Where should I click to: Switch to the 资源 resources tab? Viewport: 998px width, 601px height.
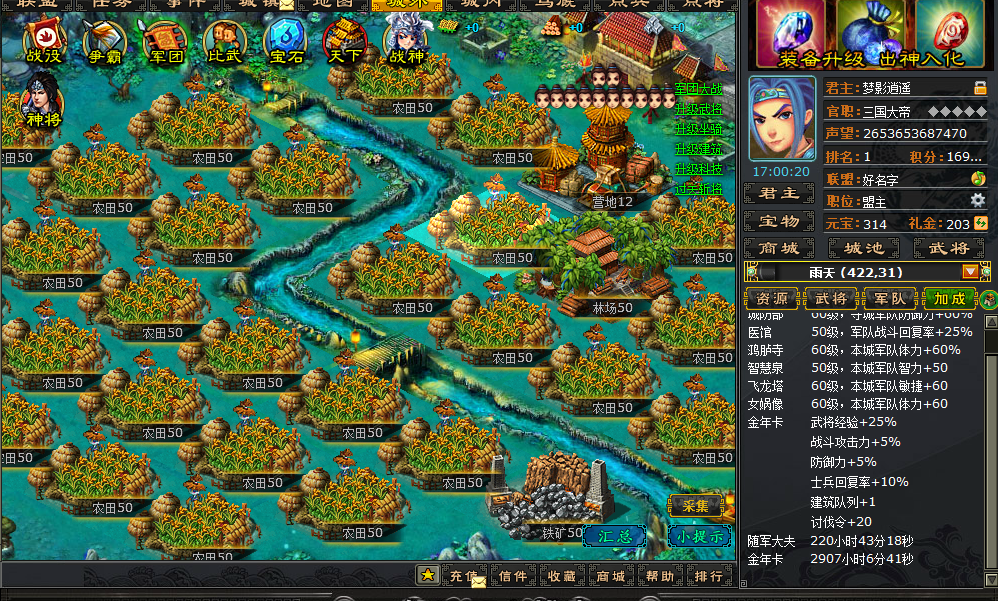coord(772,298)
